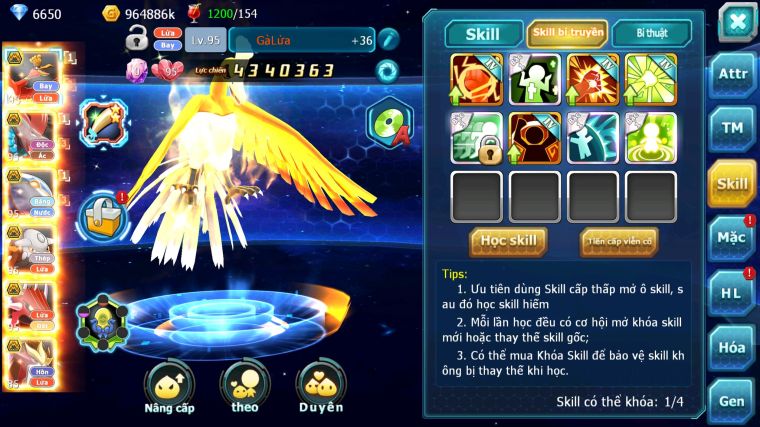The image size is (760, 427).
Task: Switch to the Mặc side tab
Action: 732,238
